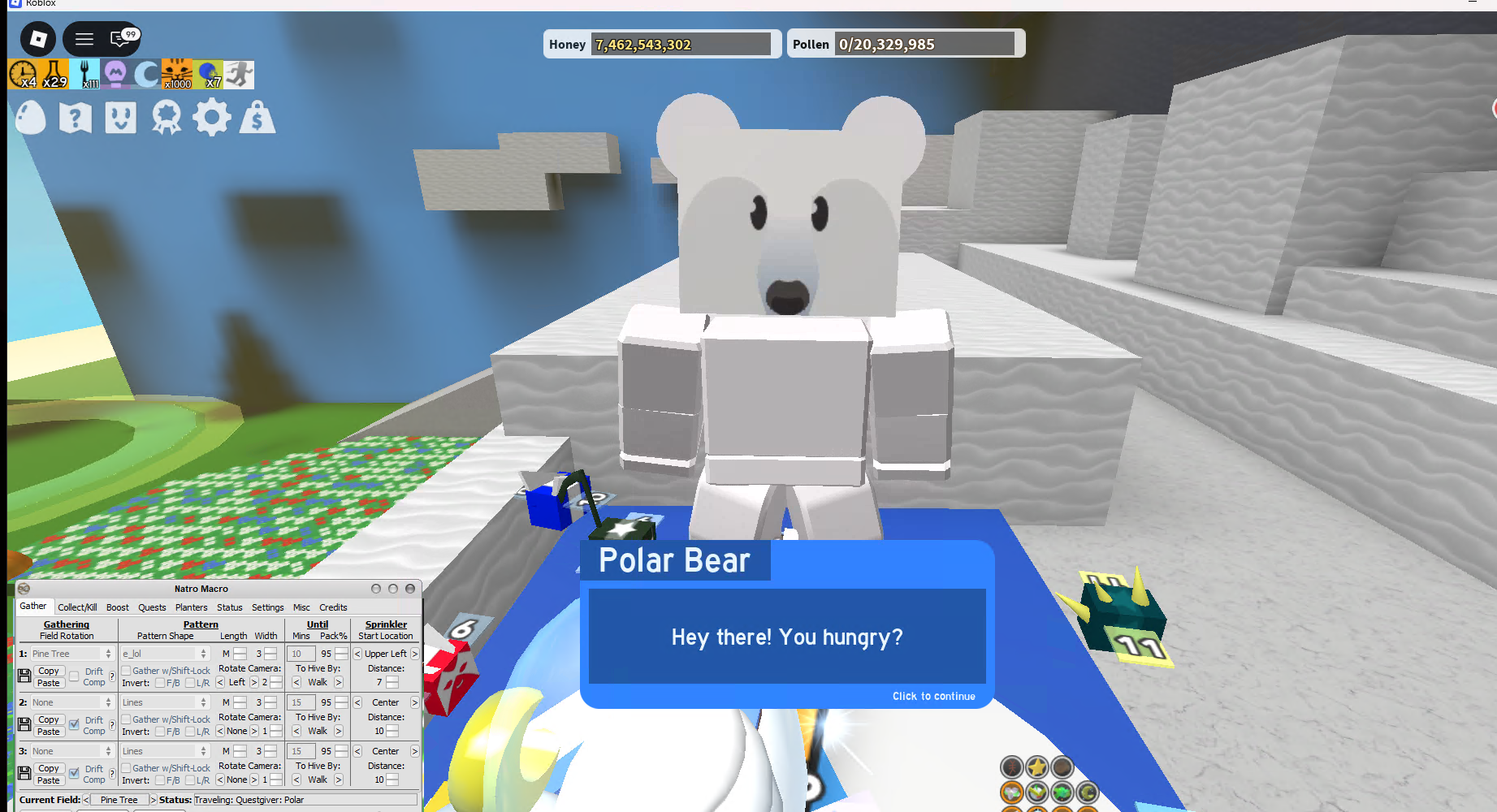Open the egg hatching menu
1497x812 pixels.
click(31, 118)
